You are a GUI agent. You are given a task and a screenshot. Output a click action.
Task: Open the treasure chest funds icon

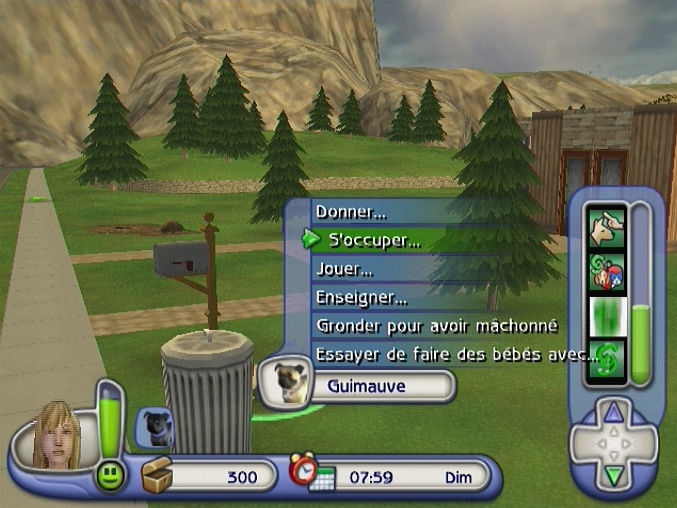[158, 475]
